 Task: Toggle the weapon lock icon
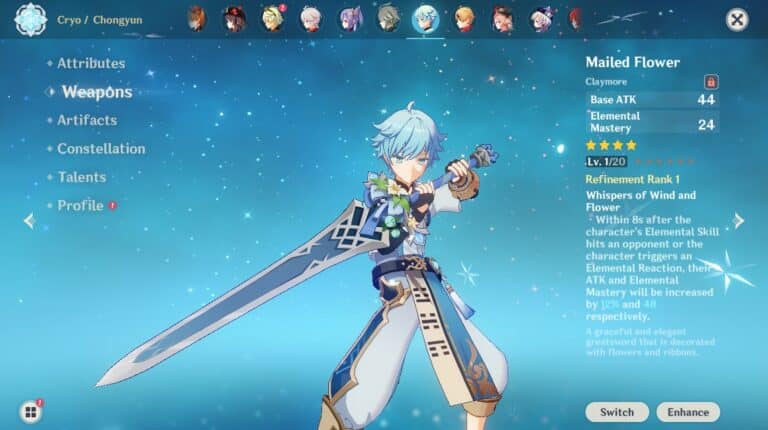coord(711,81)
